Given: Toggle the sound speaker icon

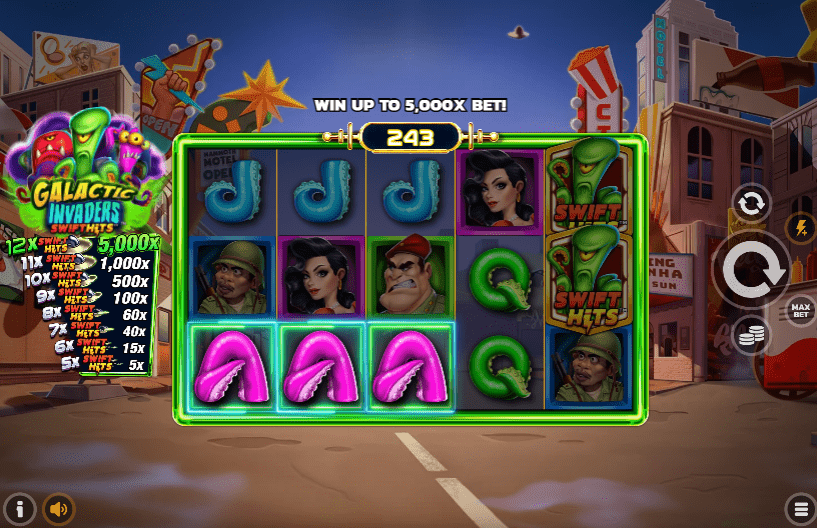Looking at the screenshot, I should (x=58, y=509).
